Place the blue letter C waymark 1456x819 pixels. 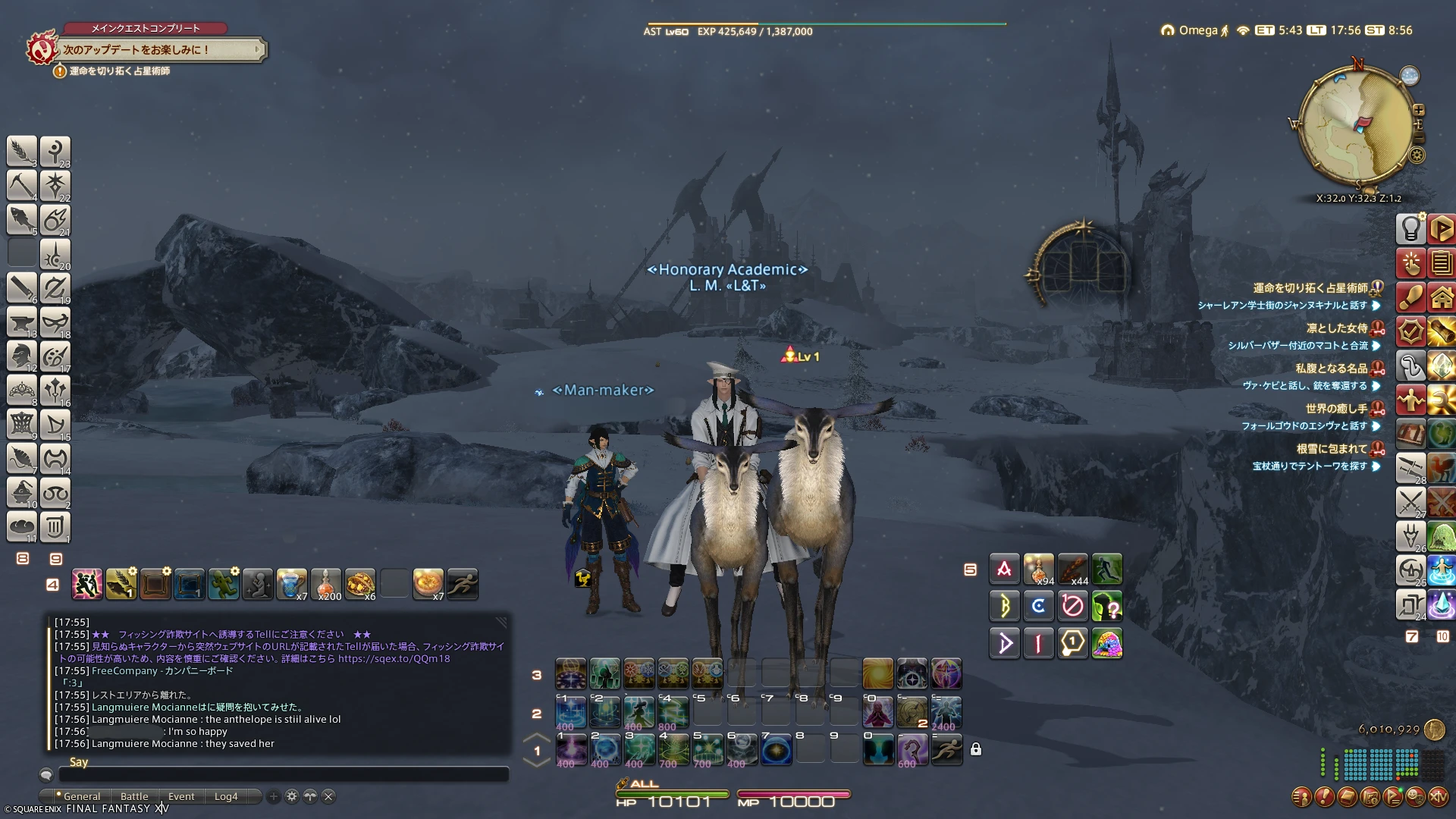[1038, 606]
